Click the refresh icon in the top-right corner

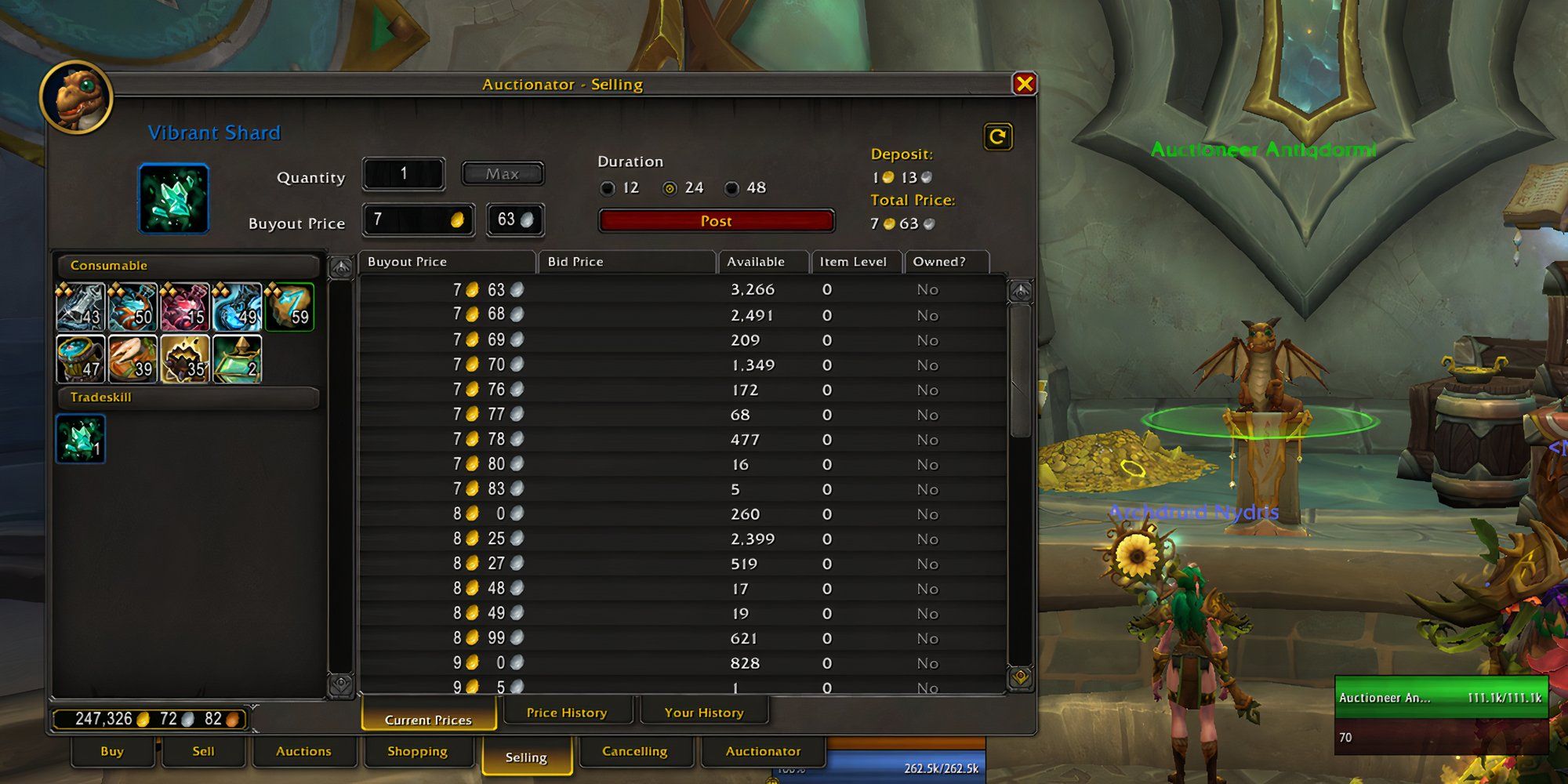coord(999,136)
